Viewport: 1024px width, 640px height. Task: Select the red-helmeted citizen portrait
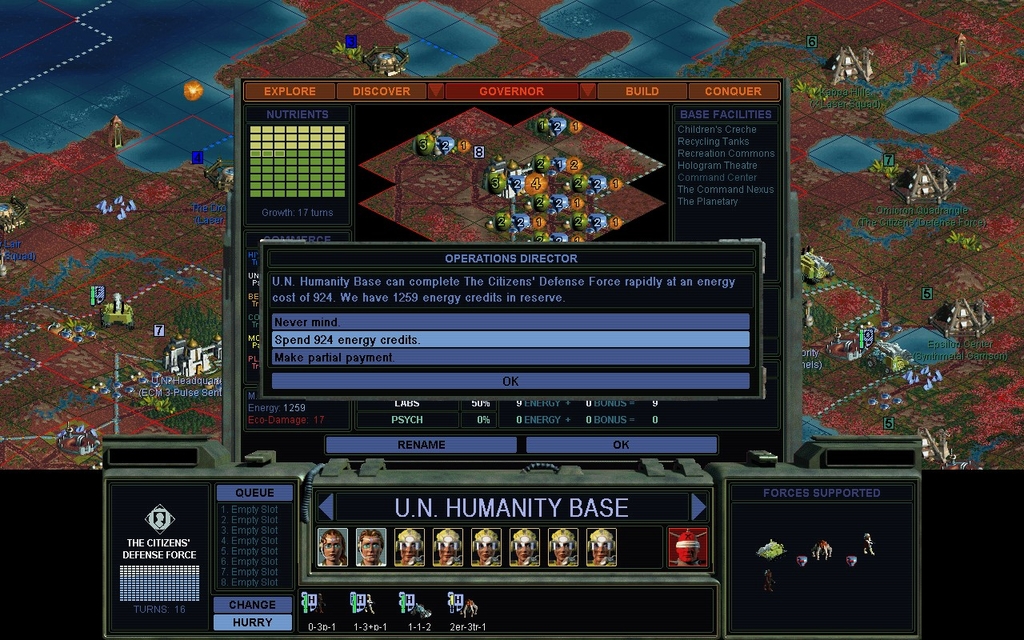click(687, 547)
